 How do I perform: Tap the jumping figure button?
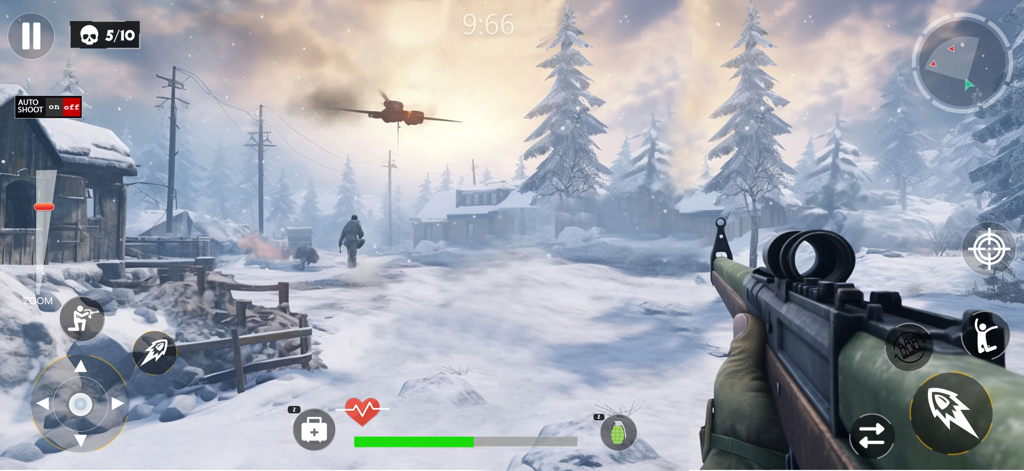click(x=984, y=335)
